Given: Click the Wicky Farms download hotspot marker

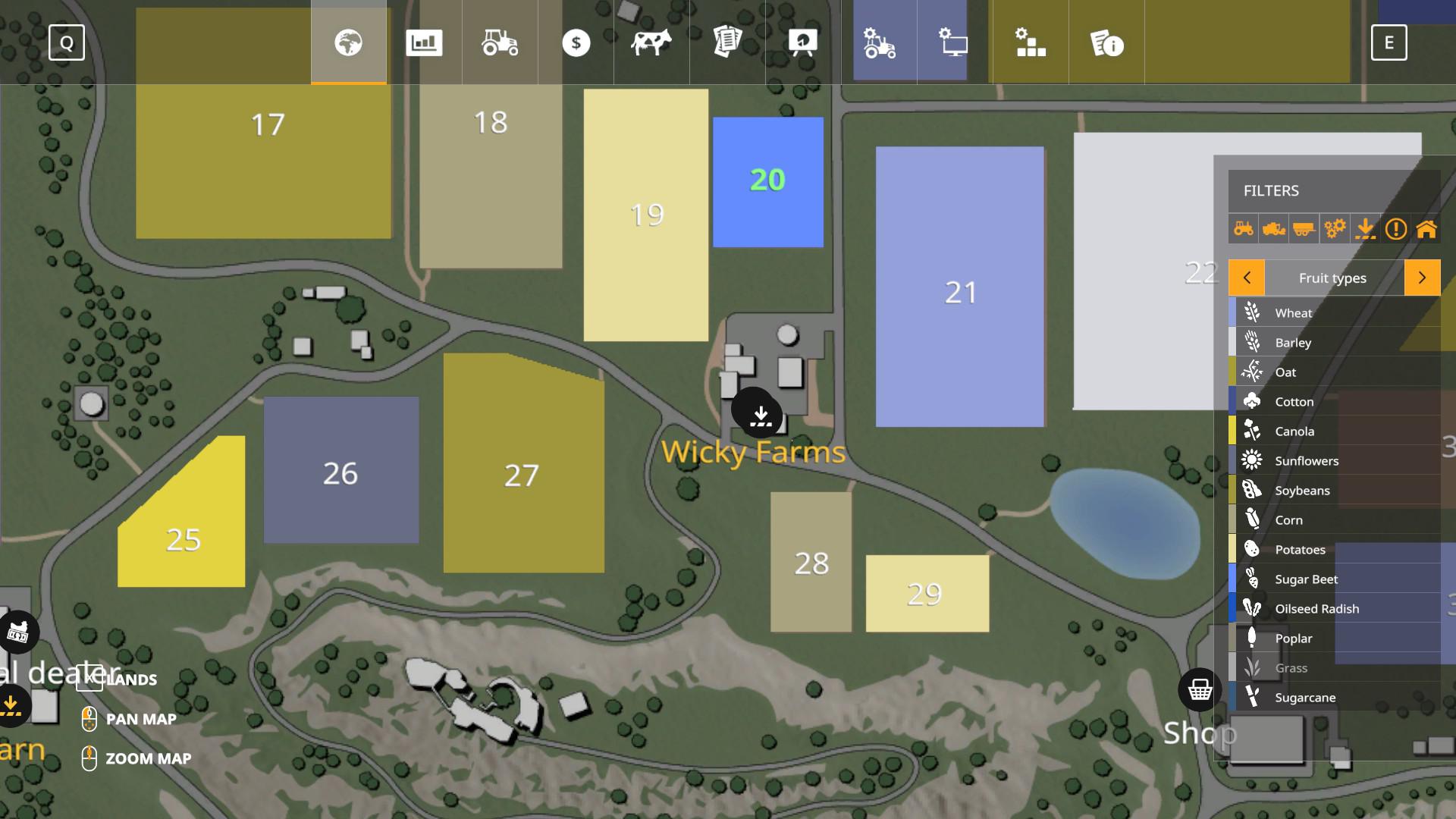Looking at the screenshot, I should tap(759, 415).
